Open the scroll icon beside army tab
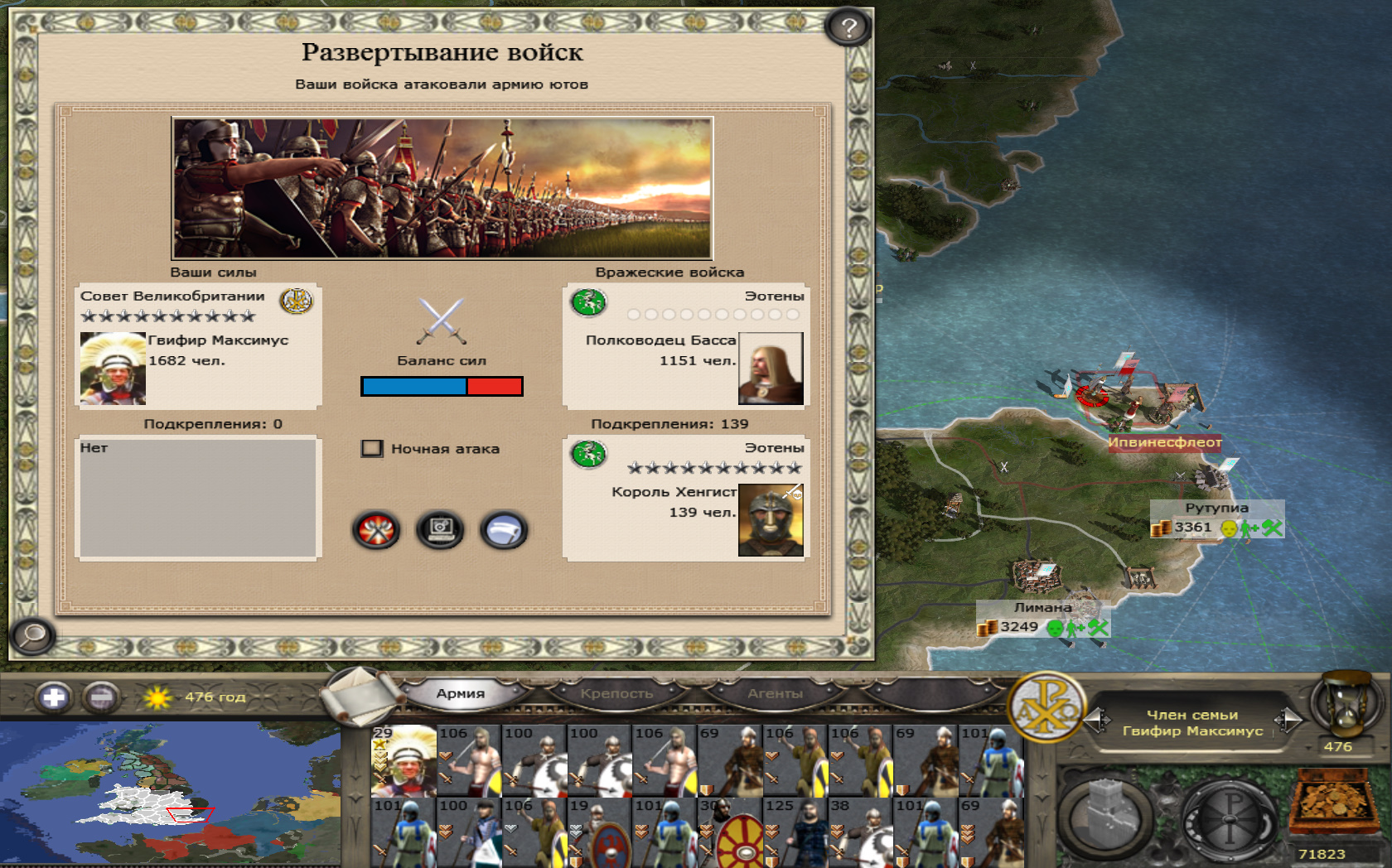1392x868 pixels. 359,696
